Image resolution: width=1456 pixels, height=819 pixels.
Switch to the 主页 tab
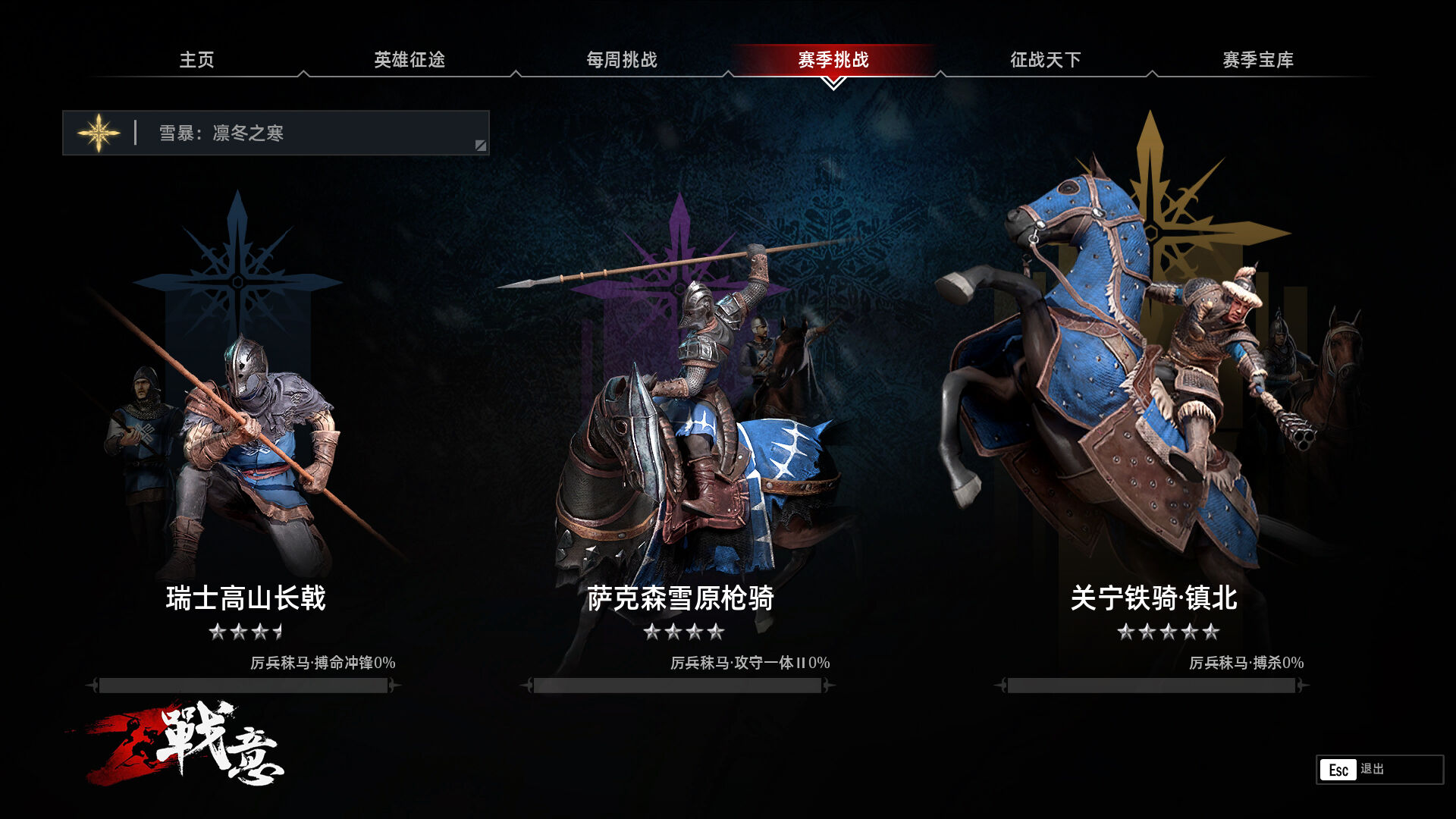tap(196, 60)
